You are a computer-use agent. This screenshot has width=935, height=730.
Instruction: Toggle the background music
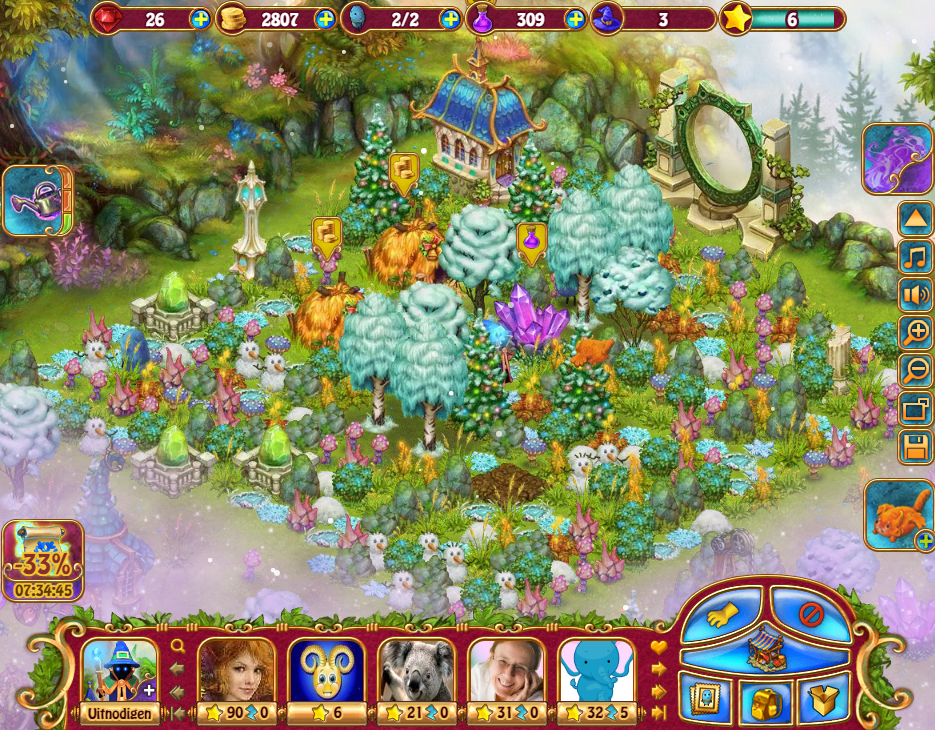click(915, 257)
